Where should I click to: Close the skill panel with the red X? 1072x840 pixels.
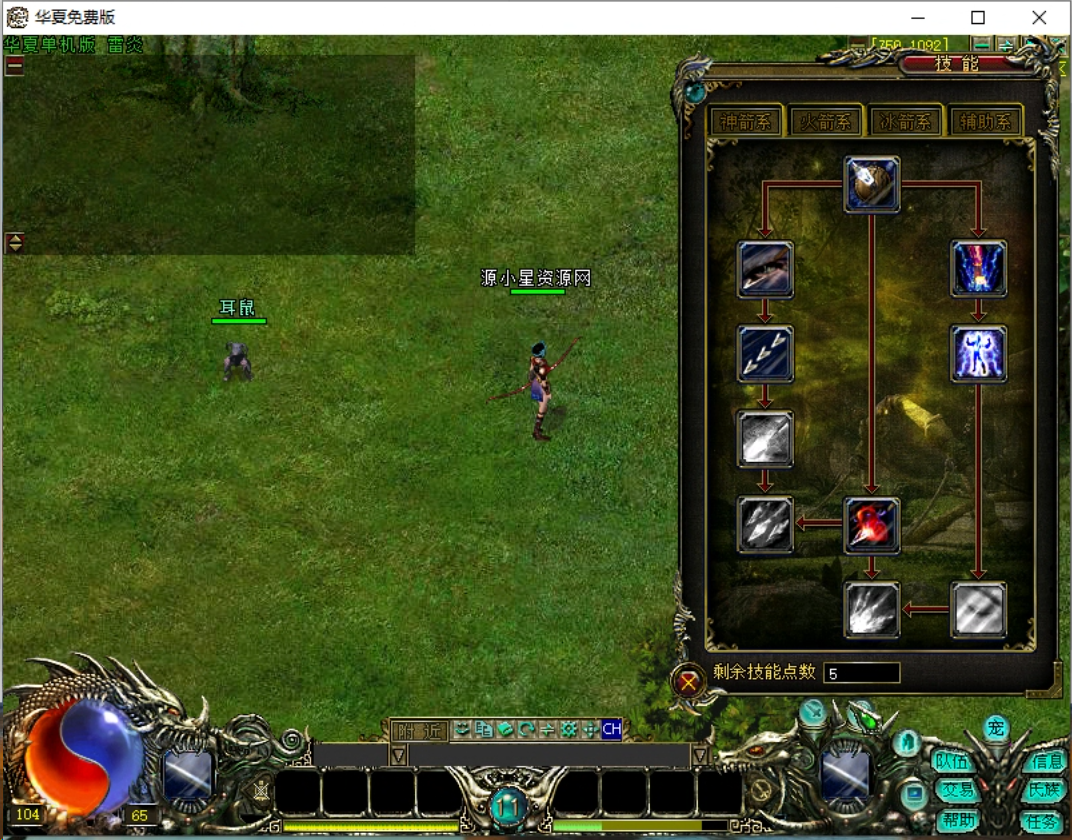click(688, 683)
